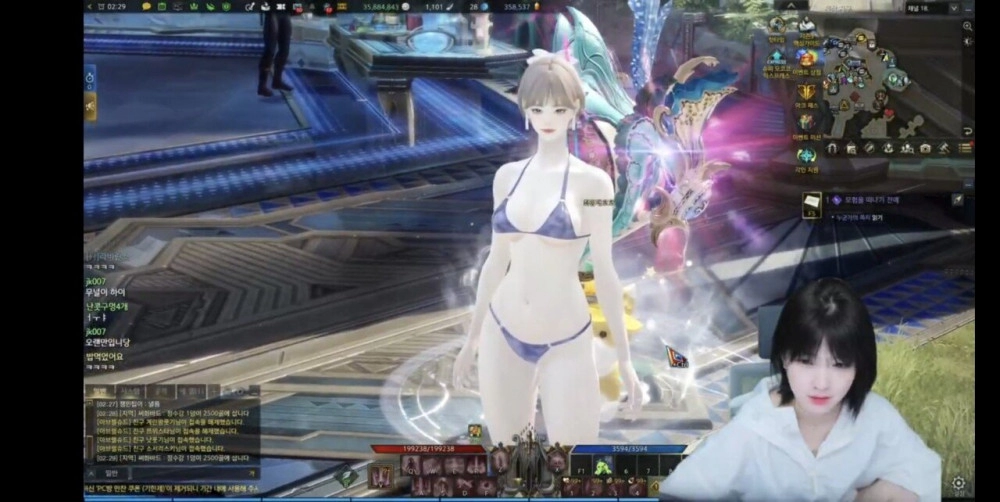Open the settings gear in bottom right corner
Screen dimensions: 1000x502
tap(959, 484)
